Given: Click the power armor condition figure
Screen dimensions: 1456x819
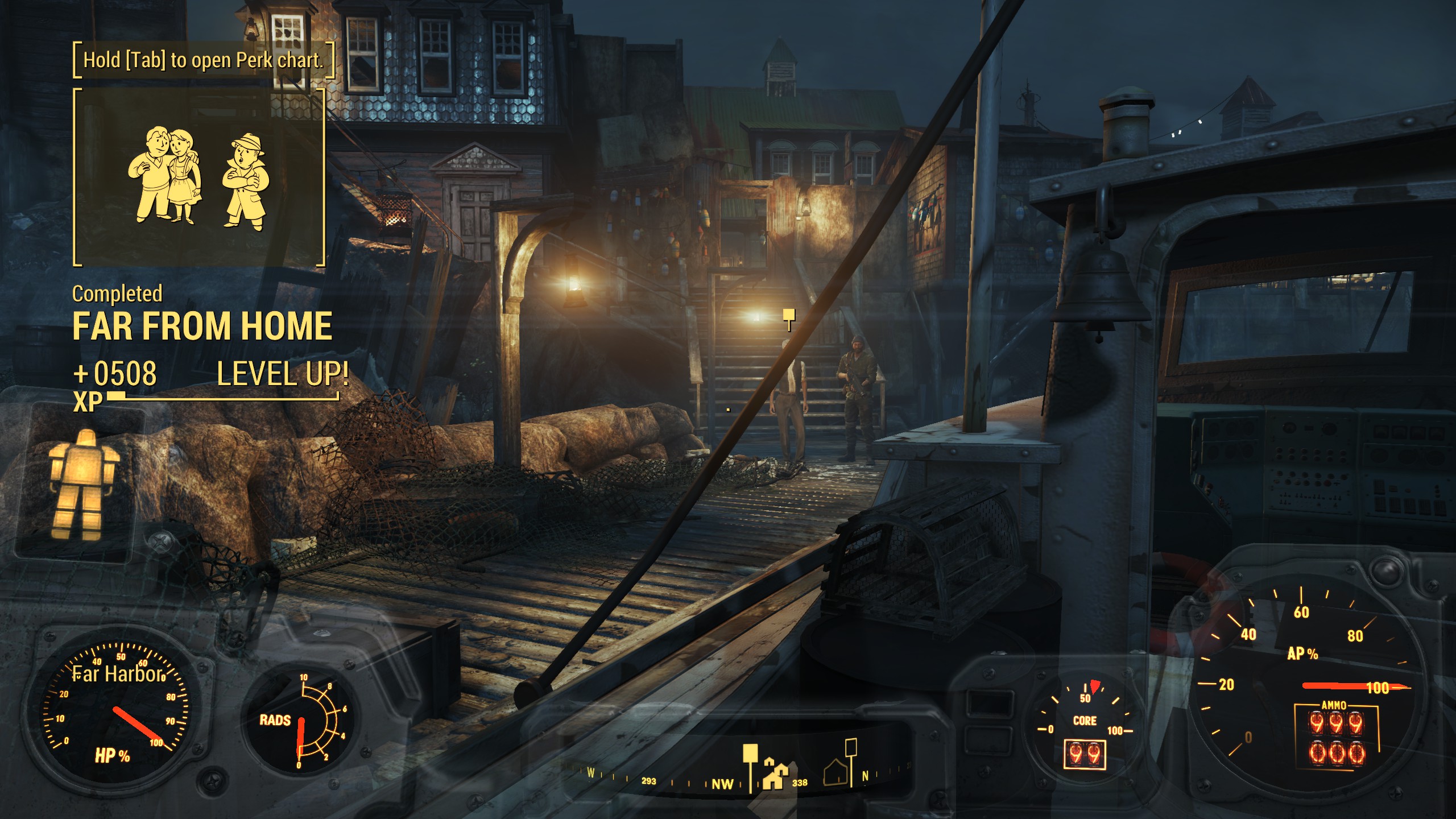Looking at the screenshot, I should pos(80,485).
